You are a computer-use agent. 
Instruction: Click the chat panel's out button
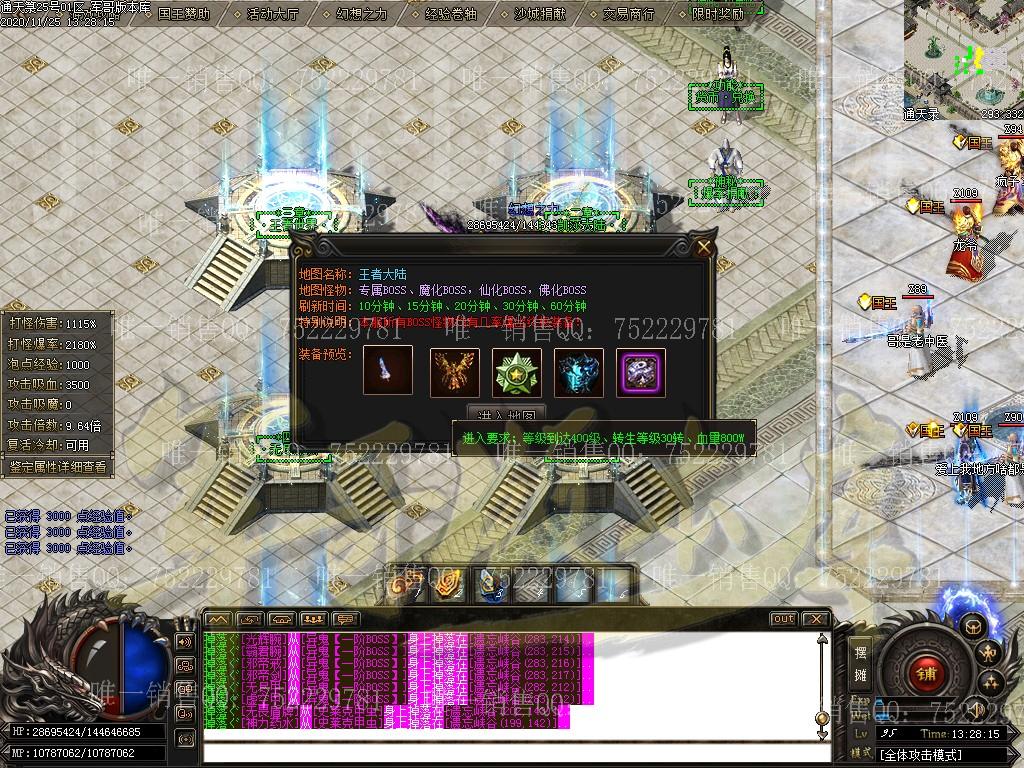783,619
